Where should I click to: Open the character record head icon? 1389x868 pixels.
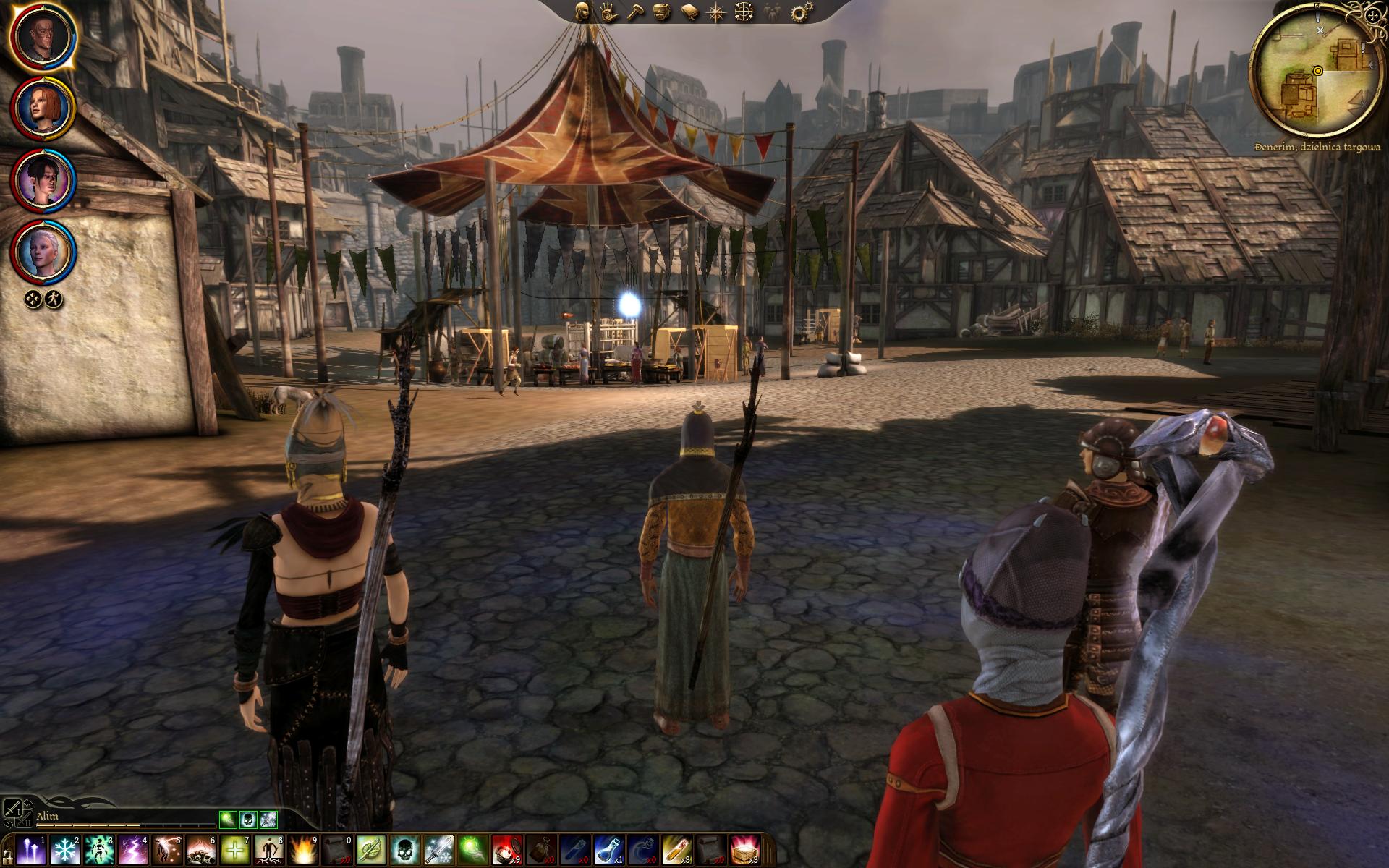(582, 12)
